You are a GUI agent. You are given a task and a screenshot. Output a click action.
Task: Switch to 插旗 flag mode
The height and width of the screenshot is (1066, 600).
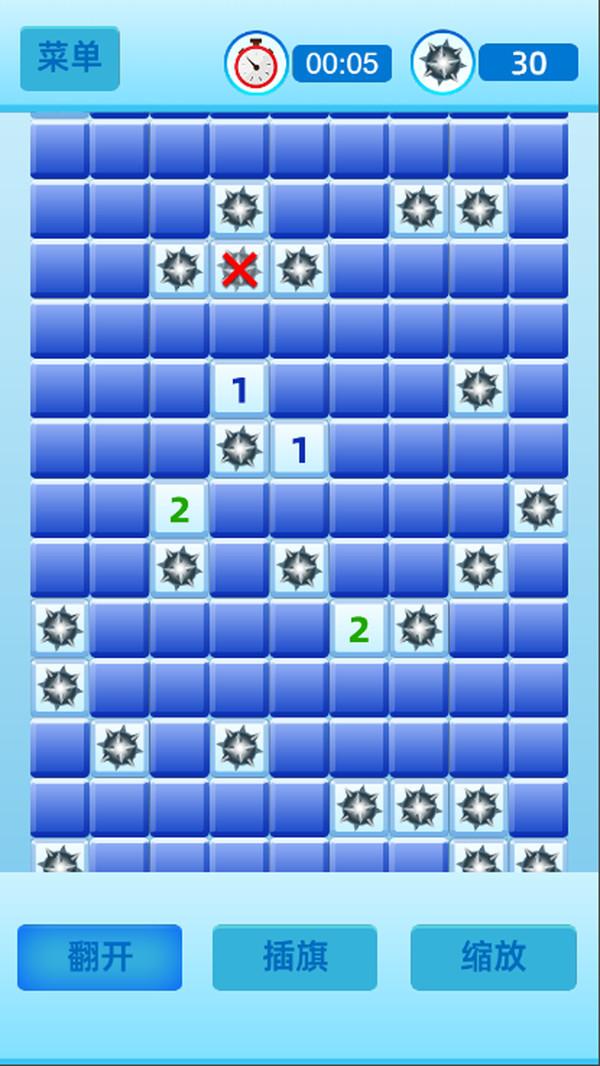click(x=295, y=957)
